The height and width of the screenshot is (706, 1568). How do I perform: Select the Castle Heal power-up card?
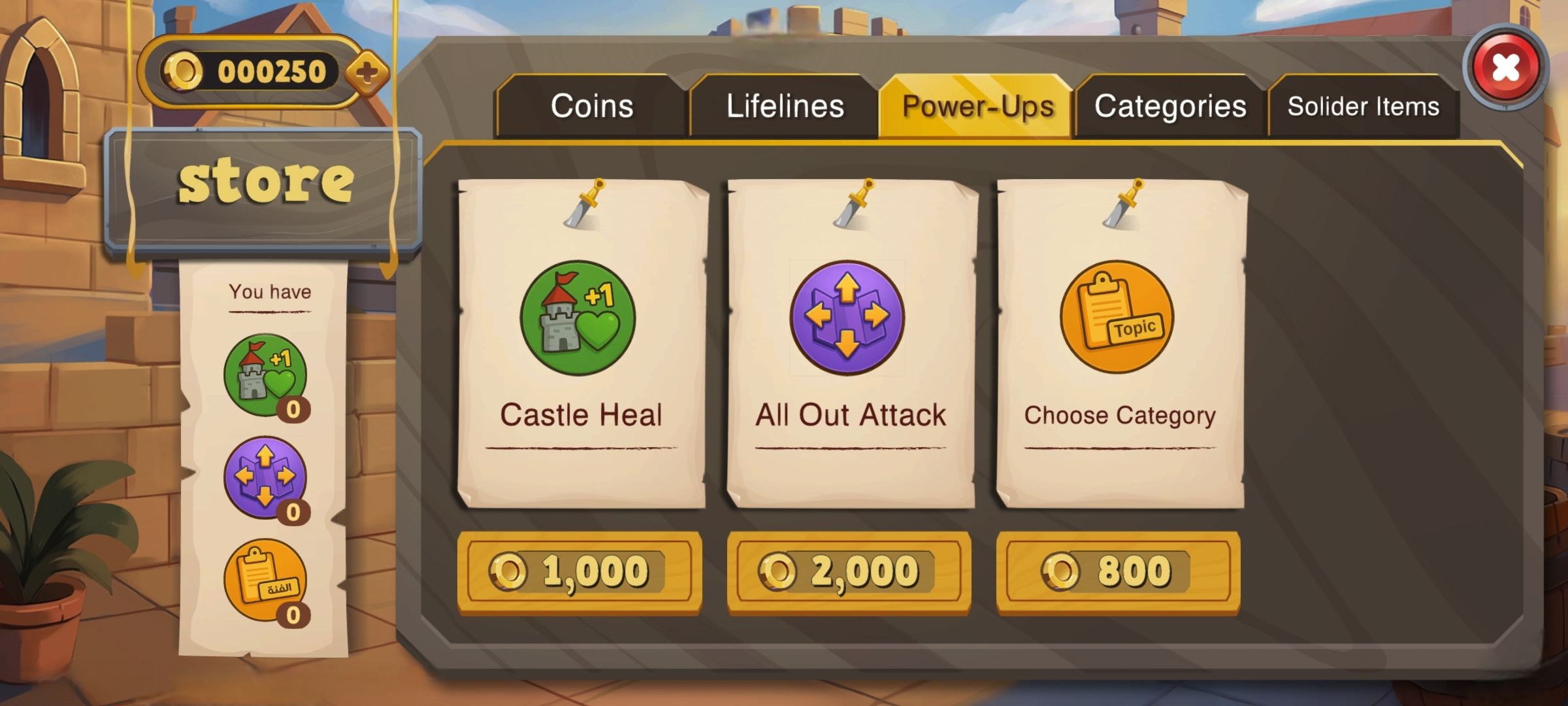pos(581,343)
